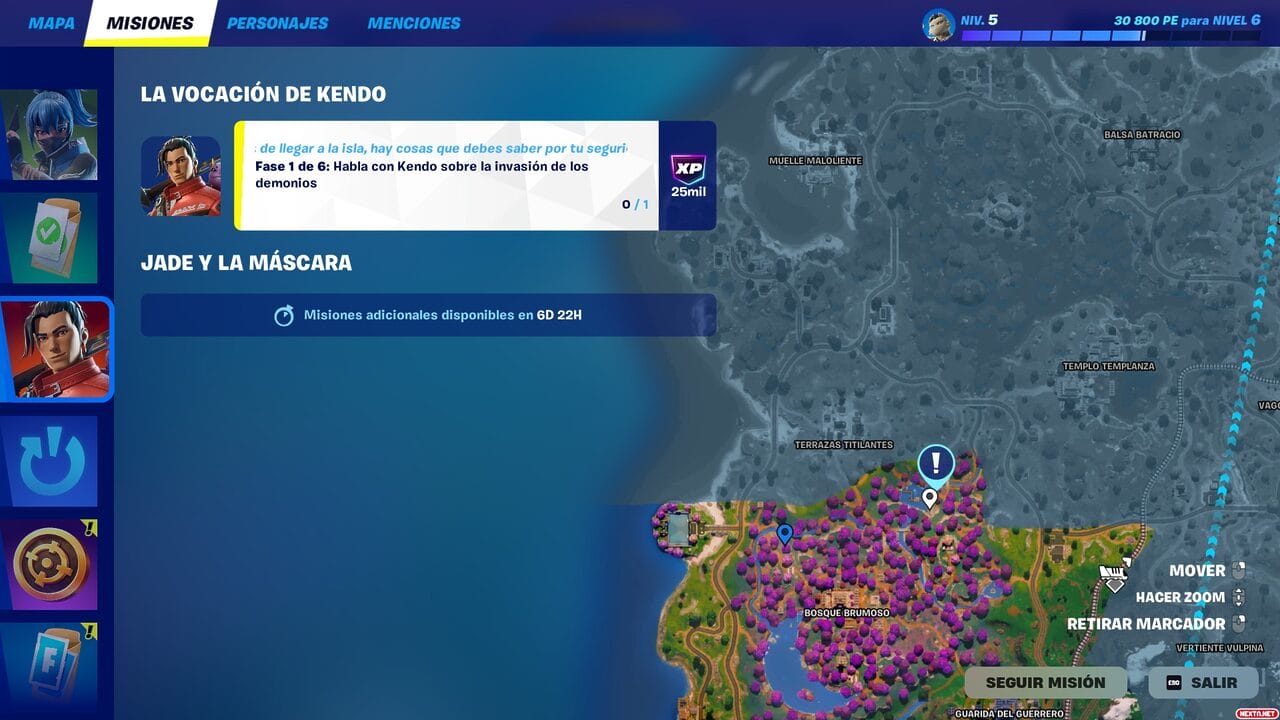This screenshot has width=1280, height=720.
Task: Expand the Kendo Fase 1 quest card
Action: pyautogui.click(x=443, y=175)
